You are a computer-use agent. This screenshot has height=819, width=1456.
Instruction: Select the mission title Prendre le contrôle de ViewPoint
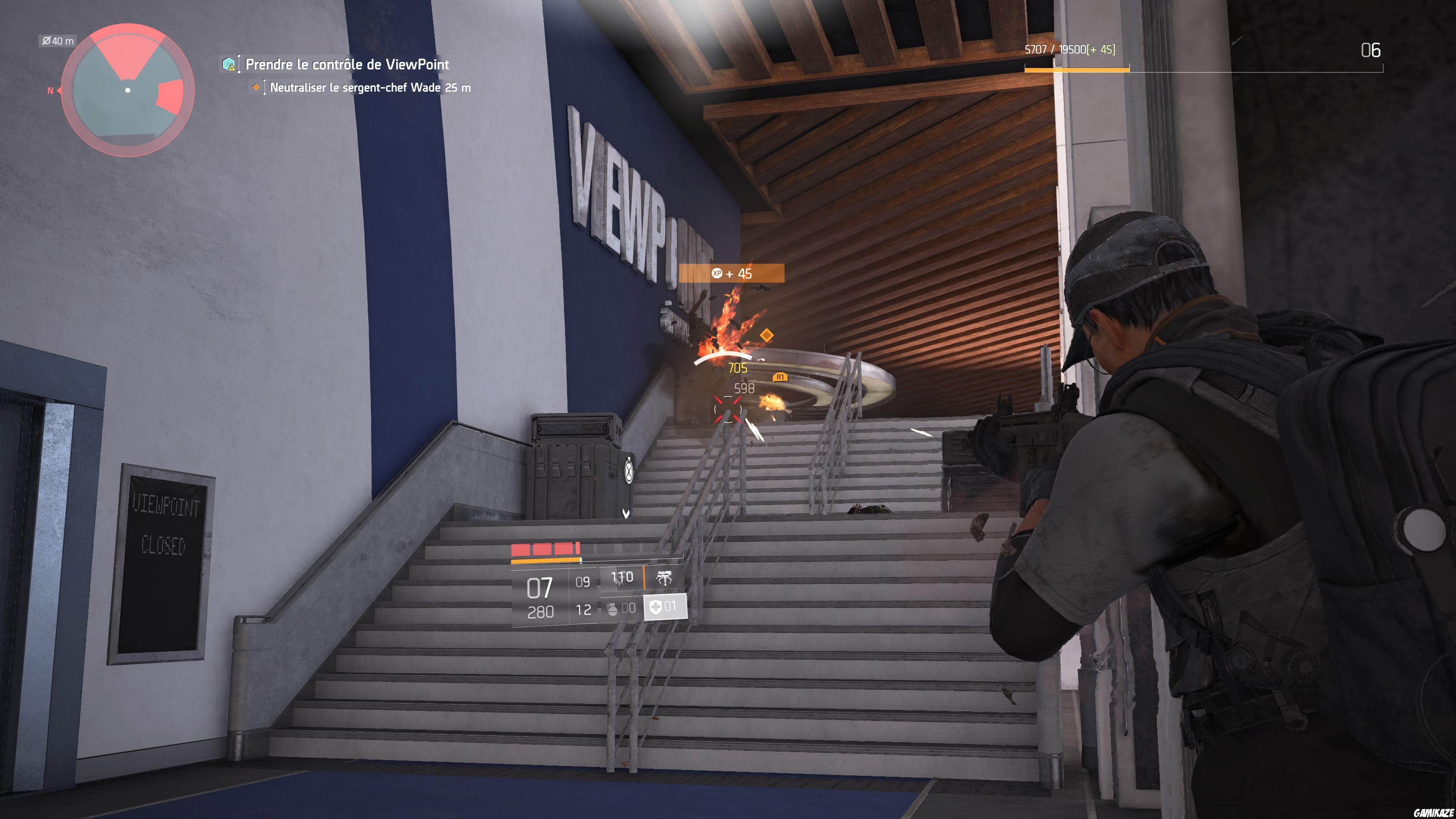pyautogui.click(x=347, y=65)
